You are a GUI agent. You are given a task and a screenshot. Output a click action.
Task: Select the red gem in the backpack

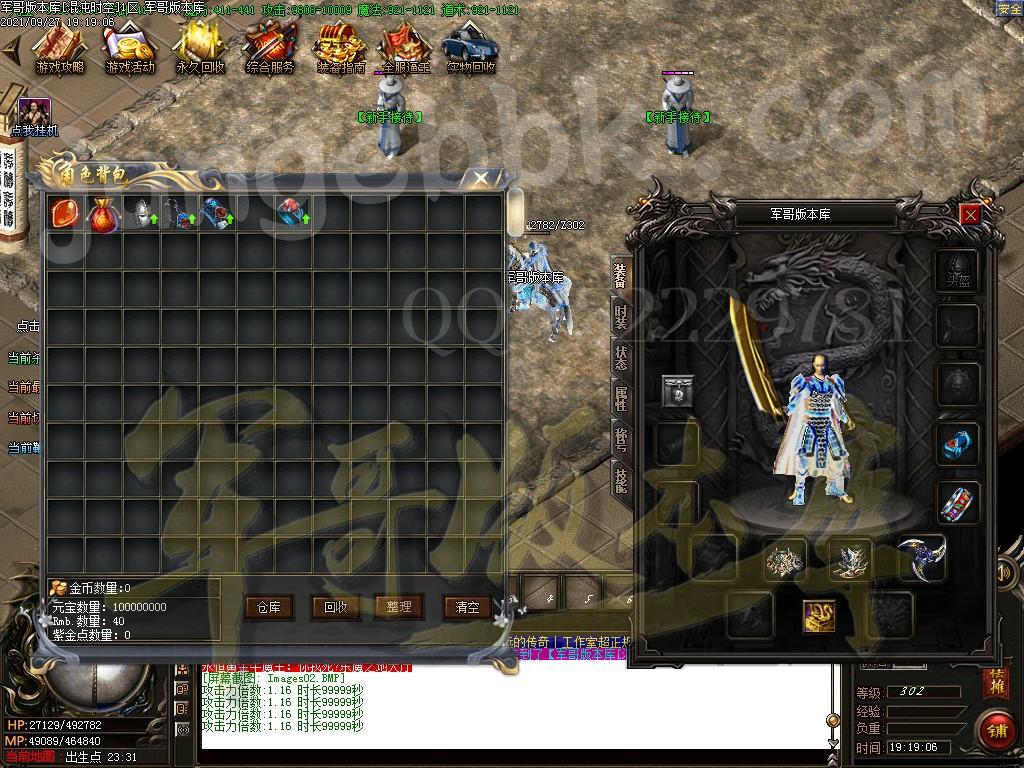tap(65, 213)
